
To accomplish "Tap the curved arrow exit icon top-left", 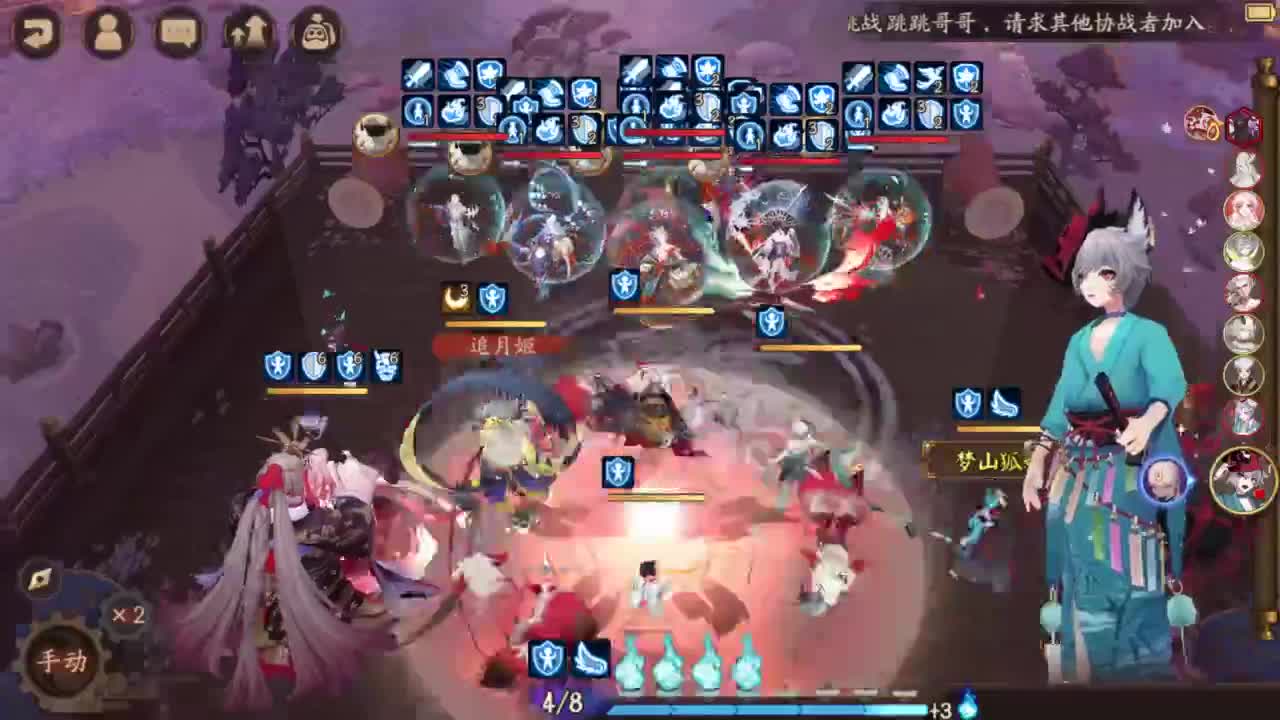I will point(38,32).
